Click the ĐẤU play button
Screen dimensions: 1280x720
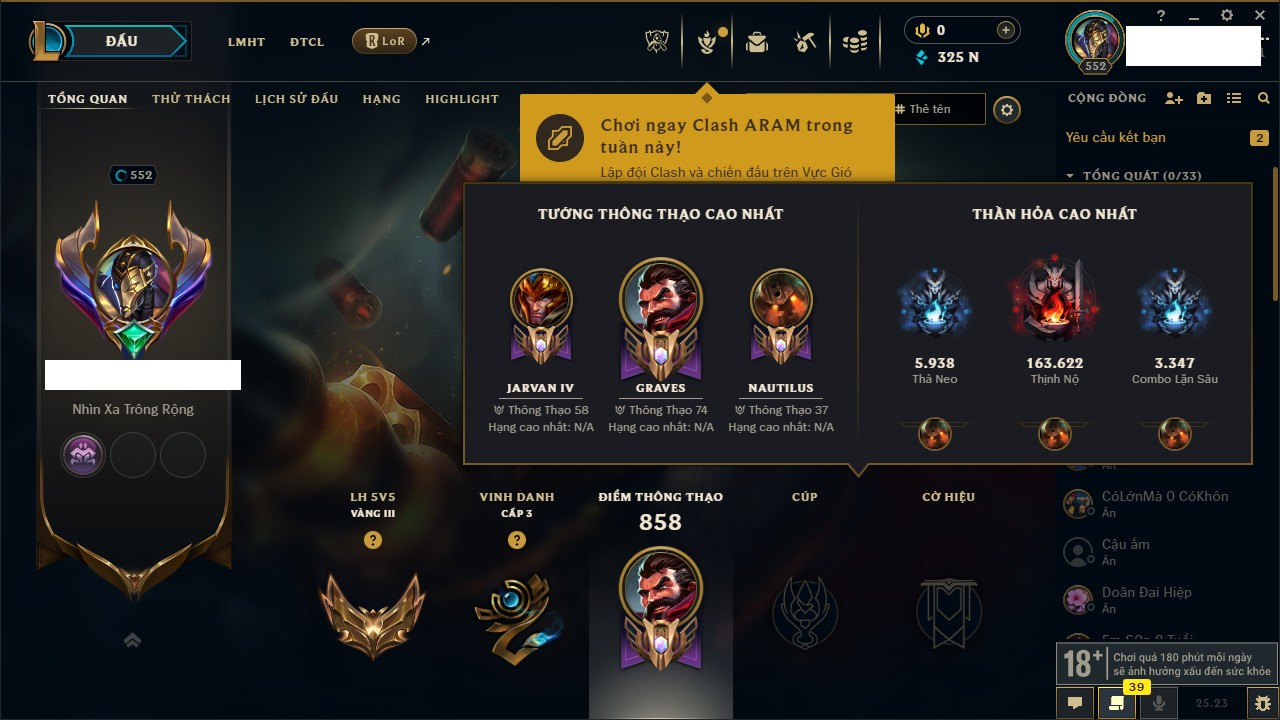122,41
